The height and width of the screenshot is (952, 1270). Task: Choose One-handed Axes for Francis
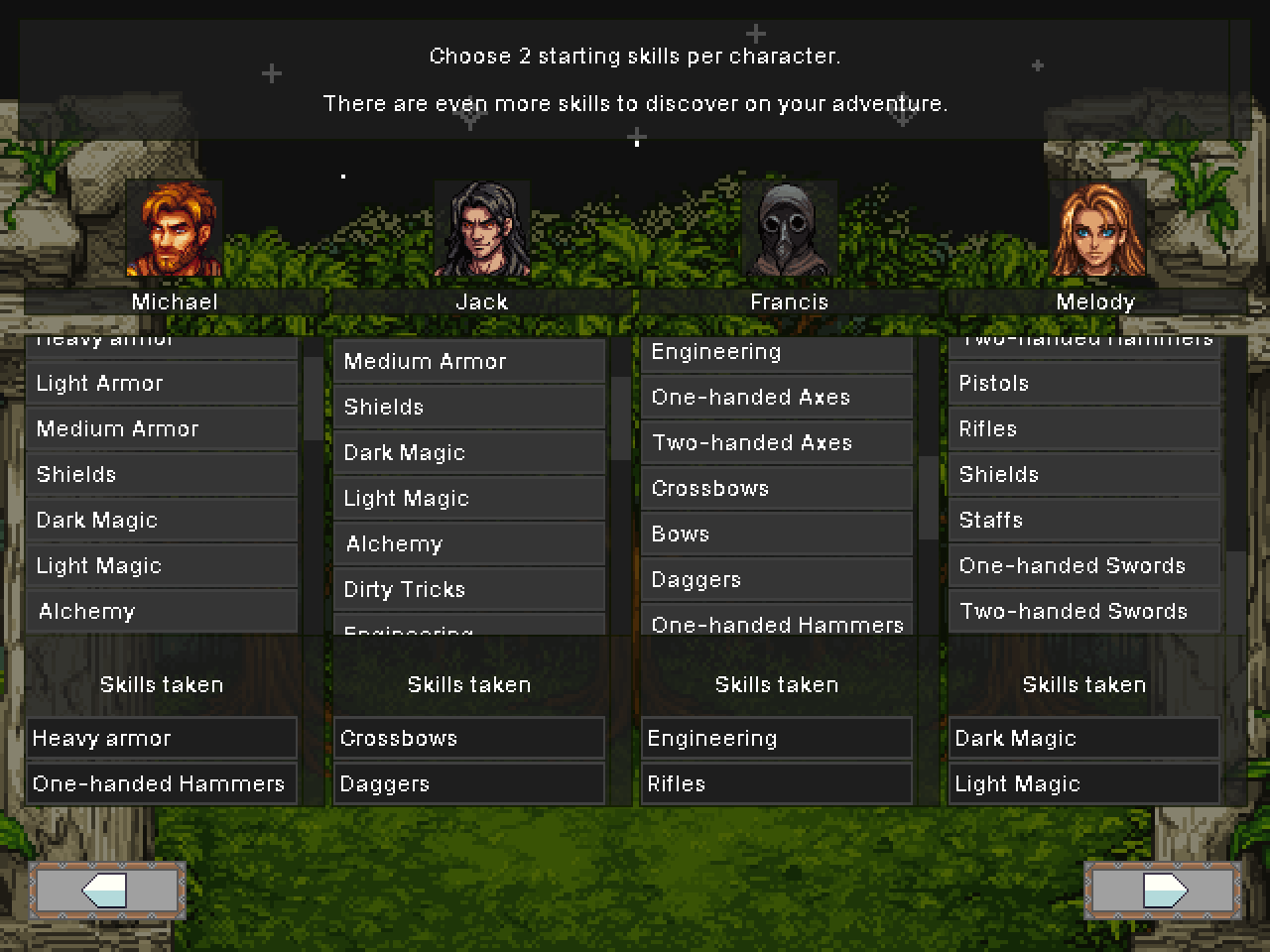tap(777, 398)
